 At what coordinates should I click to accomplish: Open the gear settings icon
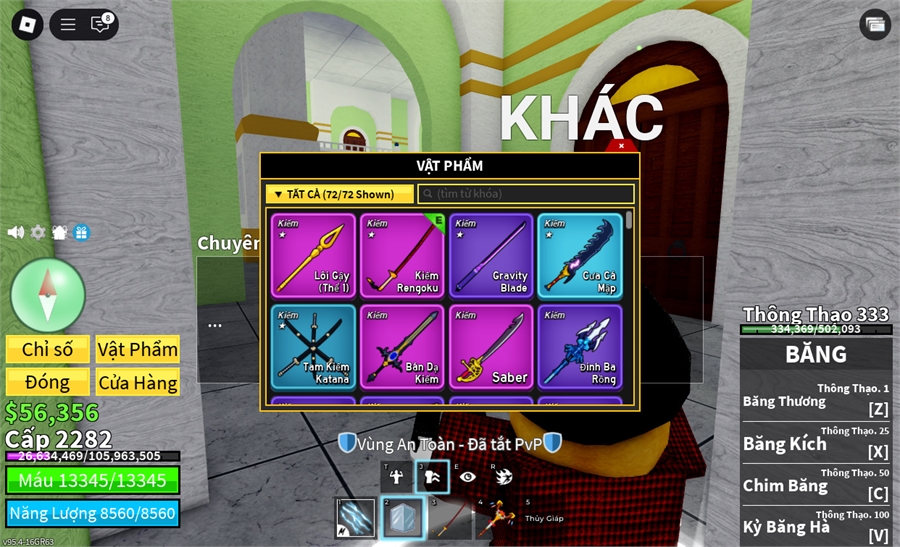[38, 232]
